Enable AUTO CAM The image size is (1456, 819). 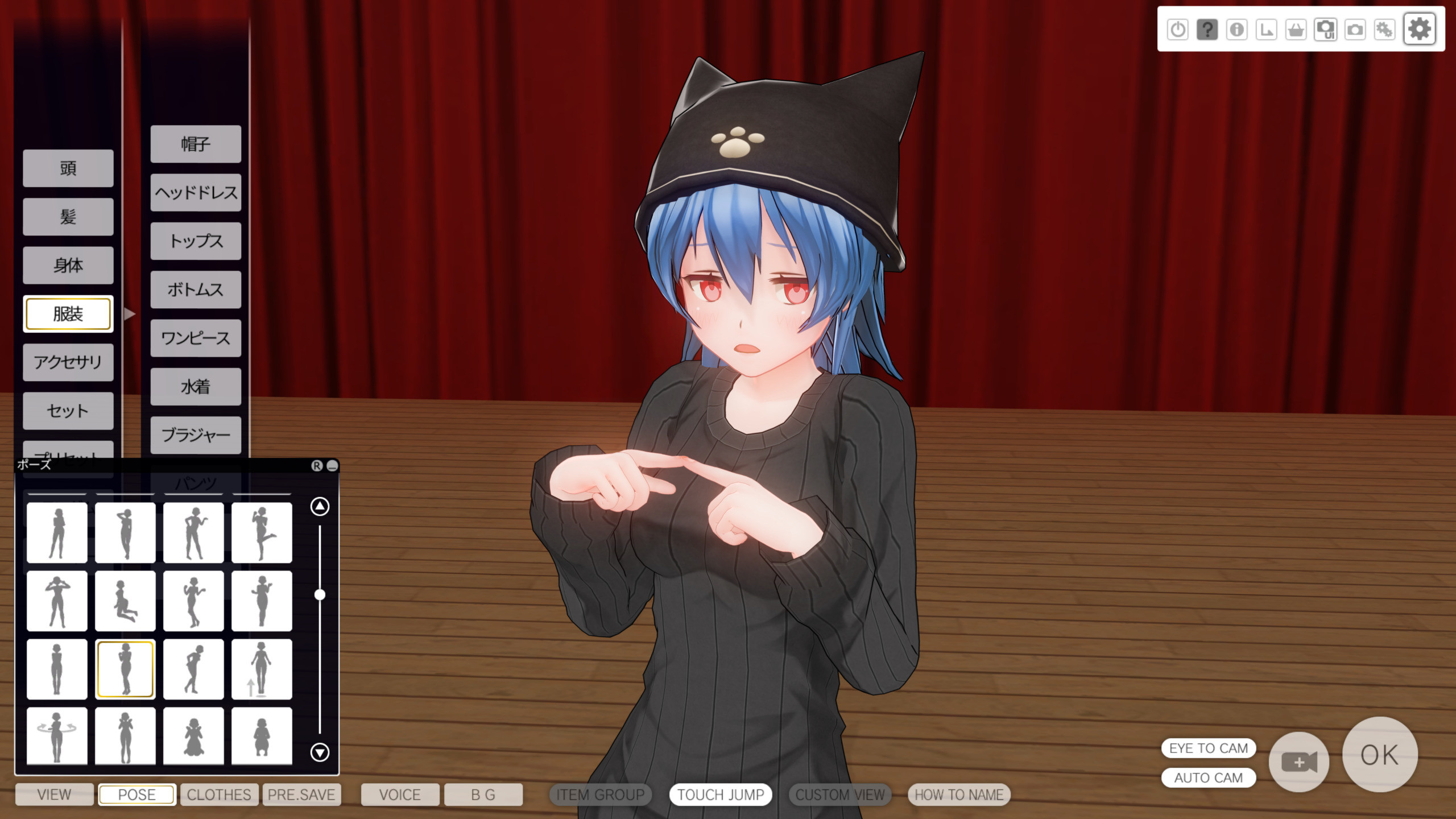pos(1208,777)
